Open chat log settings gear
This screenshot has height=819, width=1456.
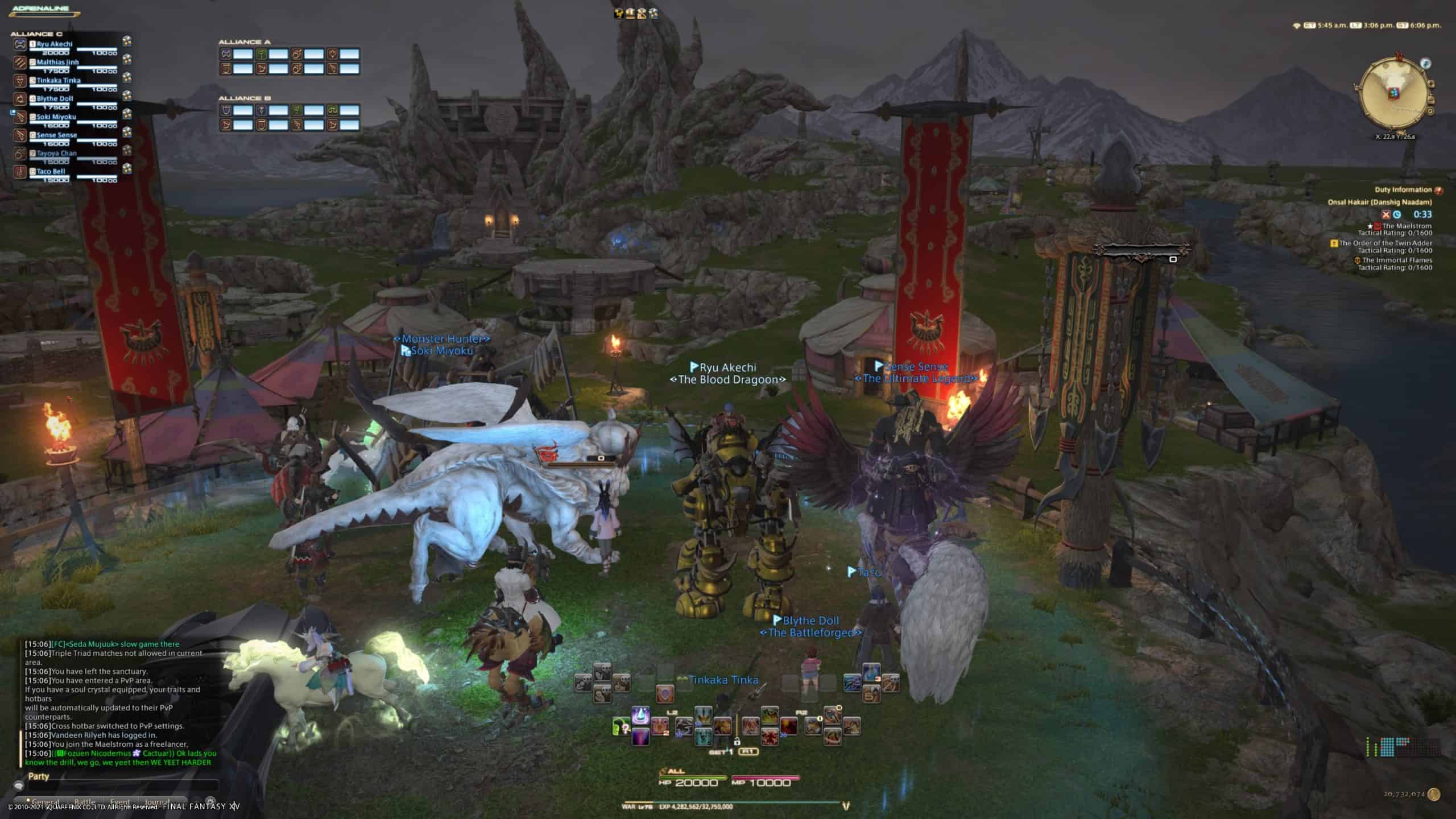(x=210, y=802)
